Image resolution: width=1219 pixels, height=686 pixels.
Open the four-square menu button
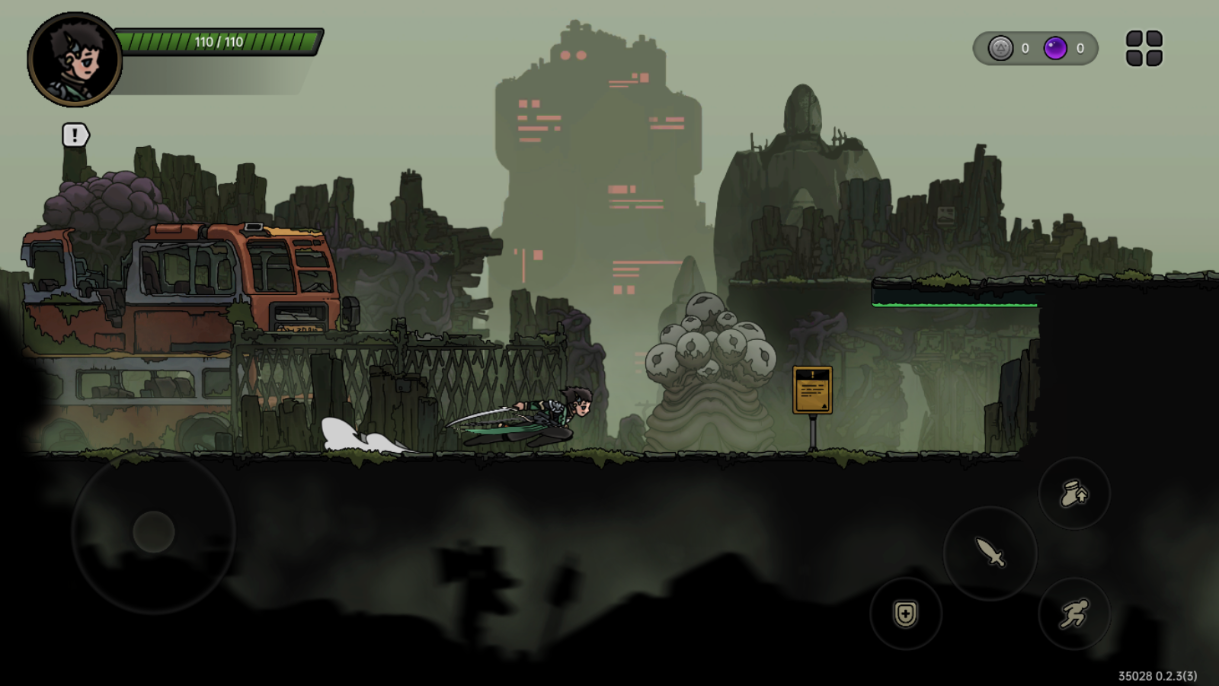[1144, 48]
